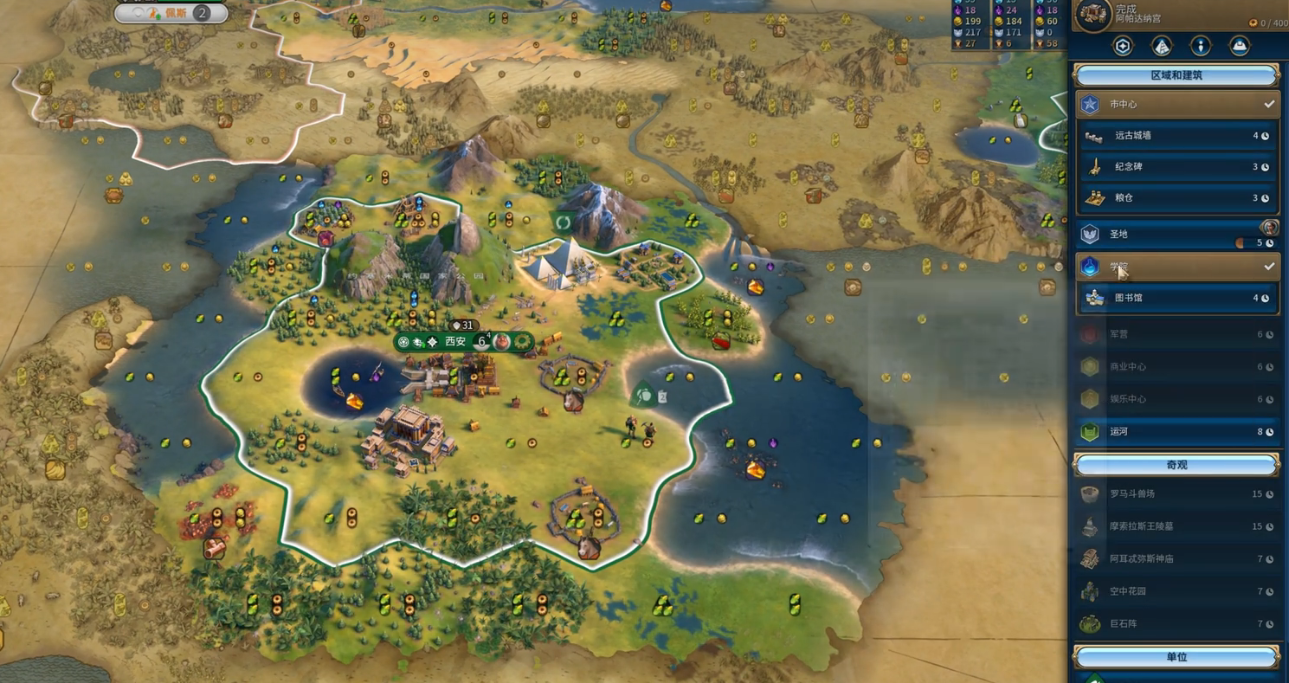The image size is (1289, 683).
Task: Switch to the pyramid-icon production tab
Action: (1161, 46)
